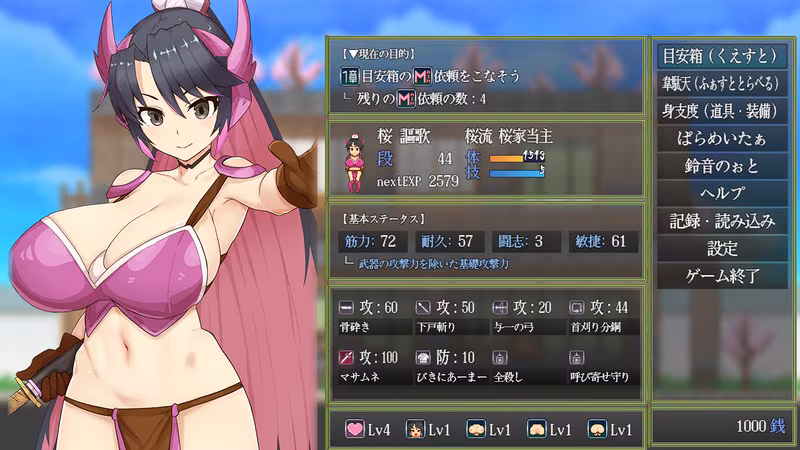The height and width of the screenshot is (450, 800).
Task: Open 記録・読み込み save and load
Action: 724,221
